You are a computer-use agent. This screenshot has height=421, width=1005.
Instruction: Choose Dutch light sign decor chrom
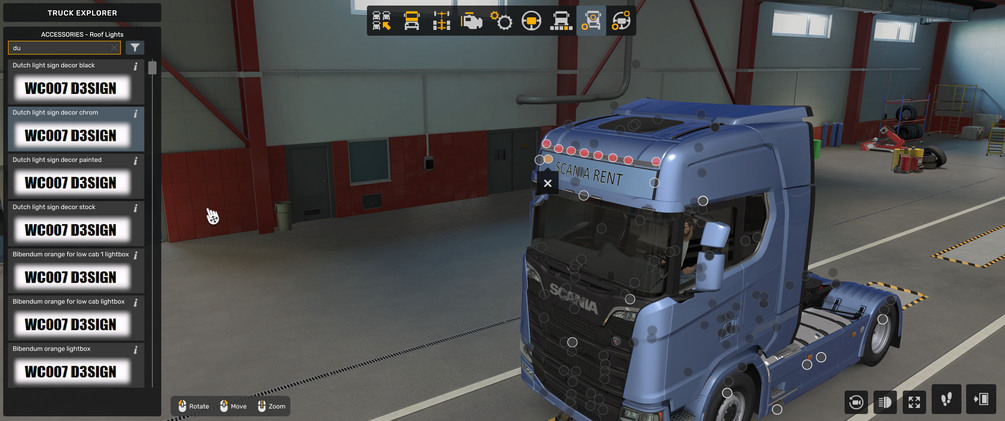(70, 135)
